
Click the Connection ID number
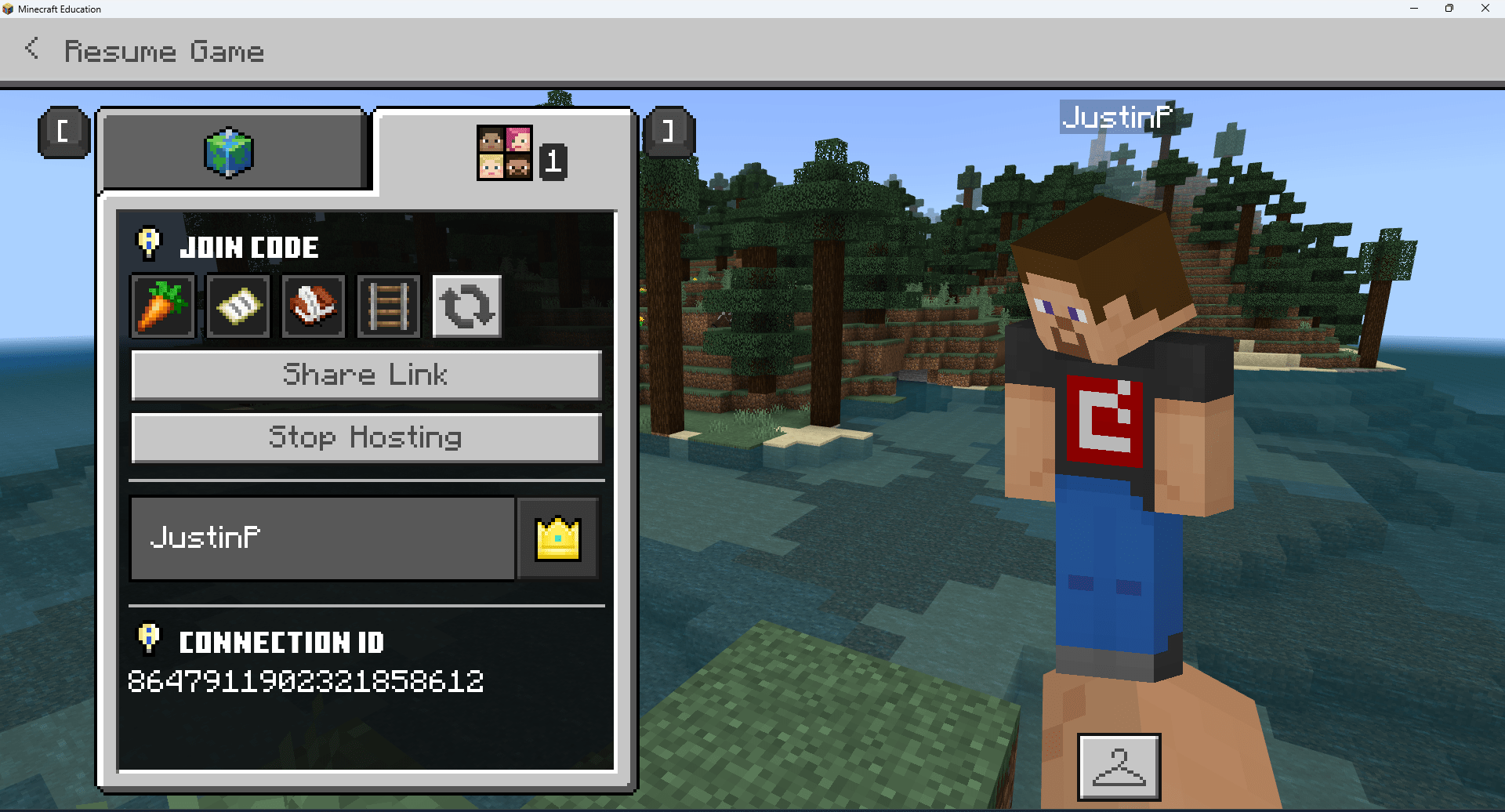306,681
